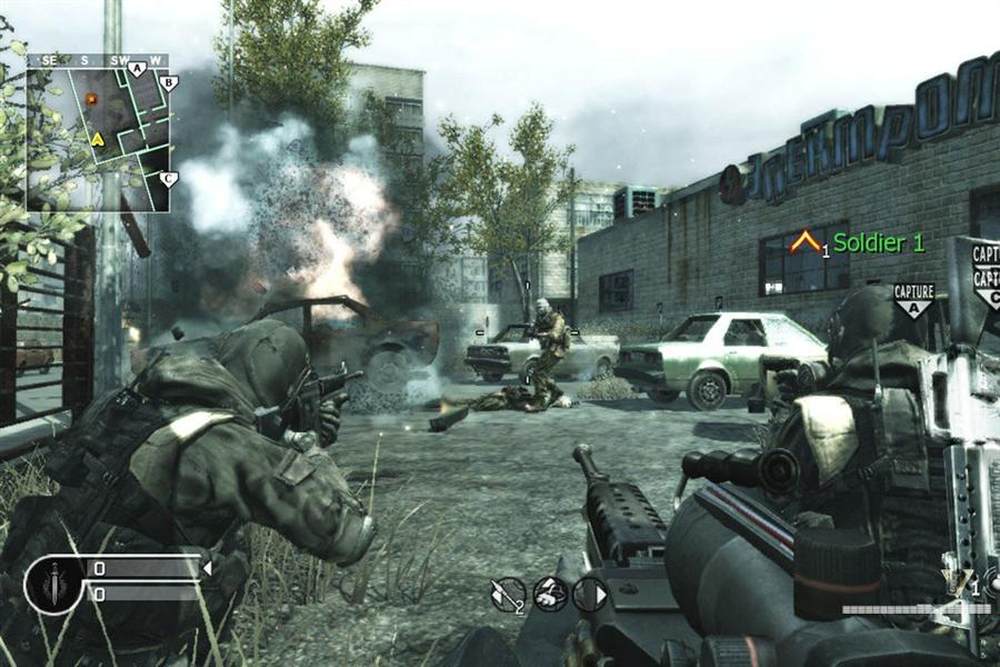Select the rocket launcher equipment icon
The width and height of the screenshot is (1000, 667).
[x=508, y=594]
